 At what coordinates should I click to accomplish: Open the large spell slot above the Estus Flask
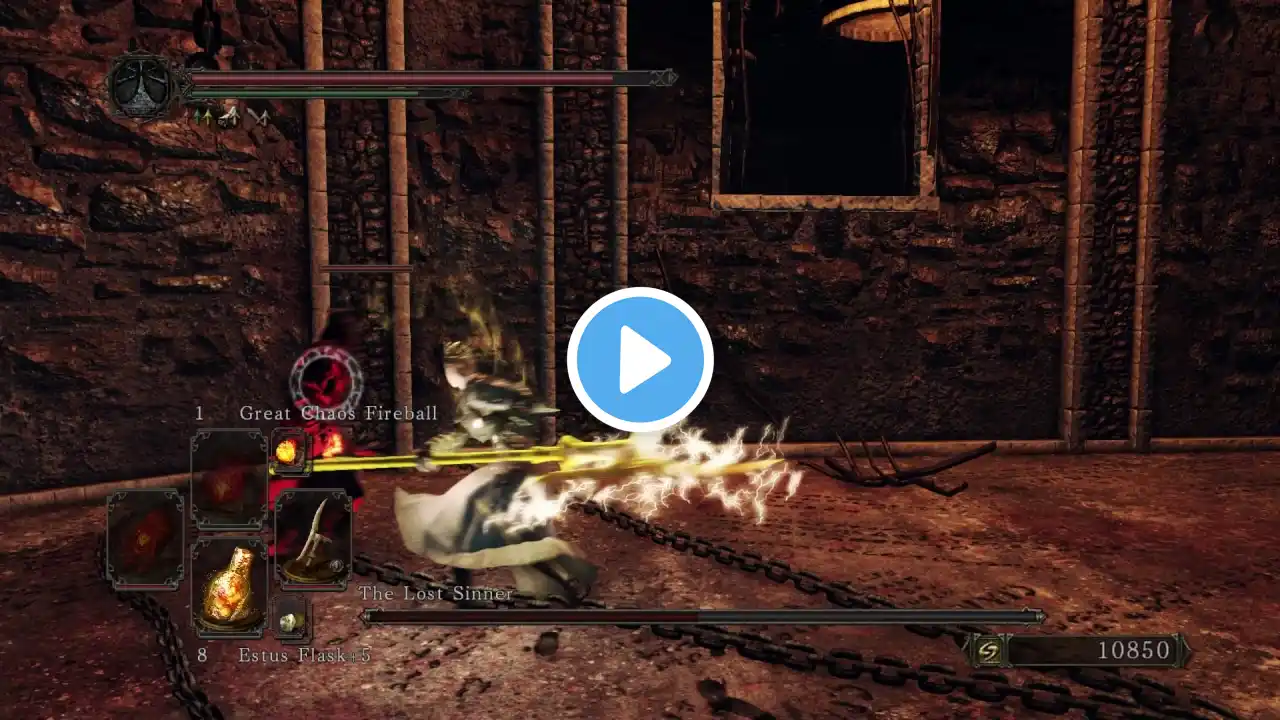(x=229, y=480)
